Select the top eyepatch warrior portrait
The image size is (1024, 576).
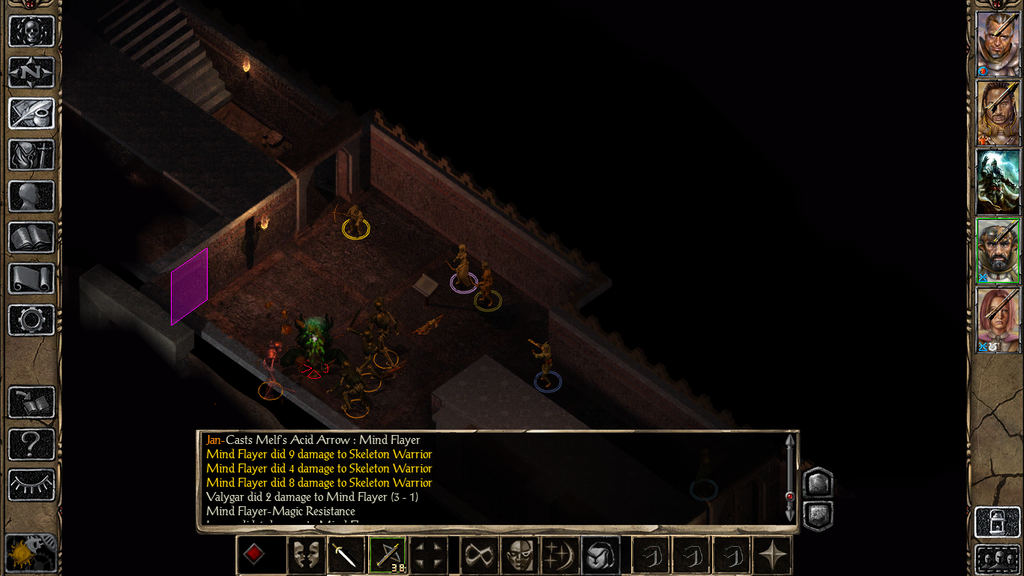[998, 43]
